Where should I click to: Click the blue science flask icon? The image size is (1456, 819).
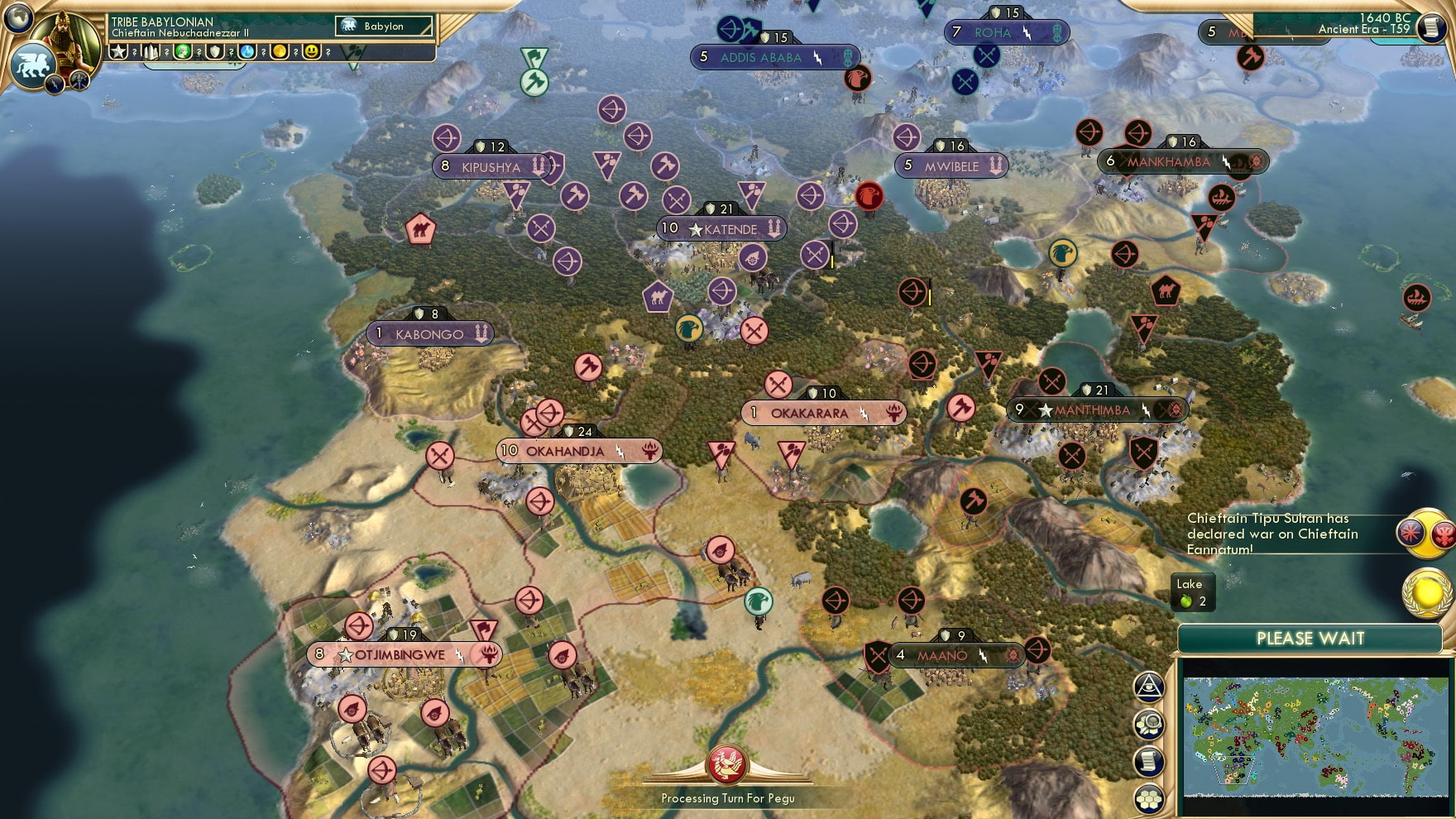click(x=247, y=51)
